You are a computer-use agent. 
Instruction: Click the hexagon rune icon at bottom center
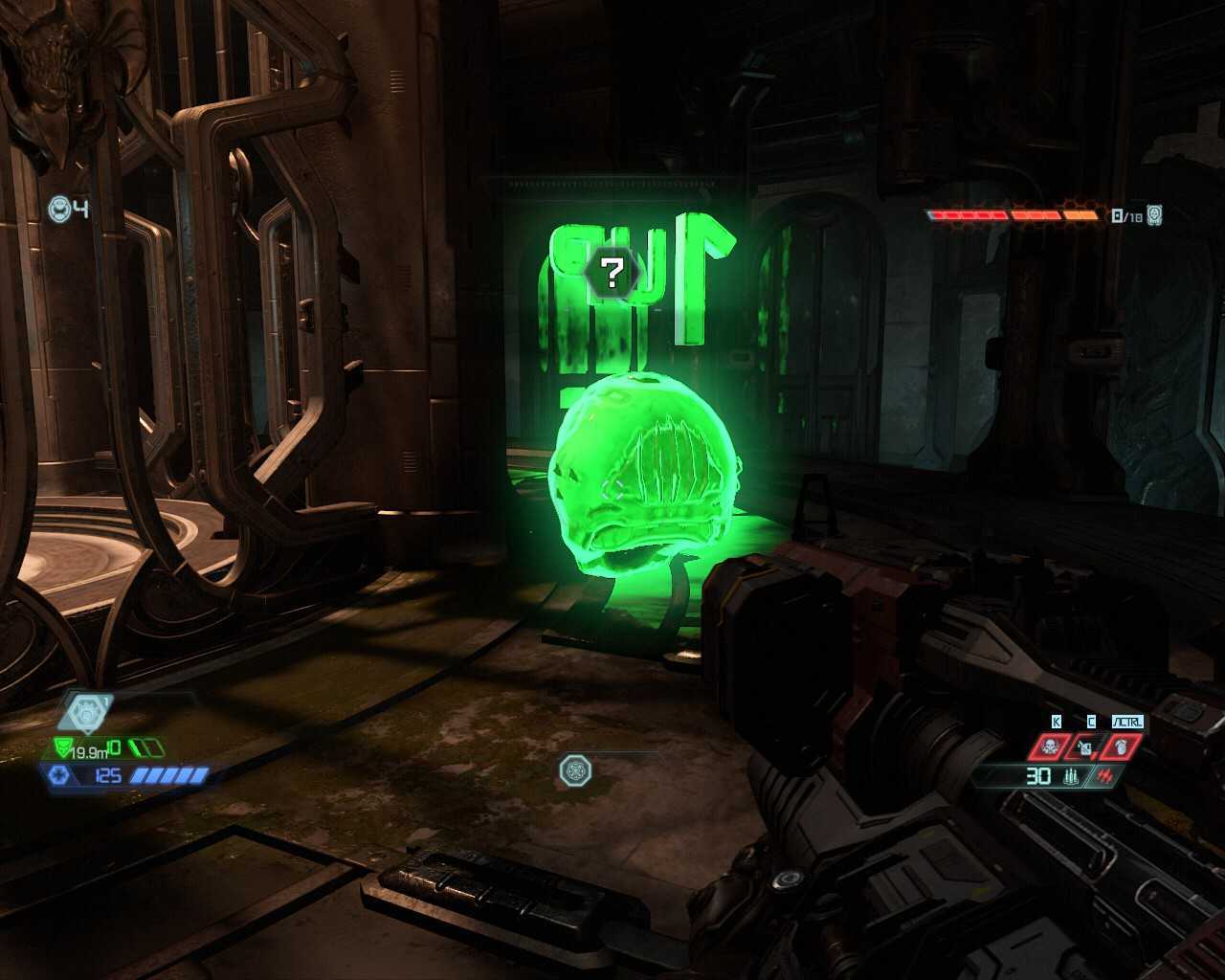coord(575,769)
